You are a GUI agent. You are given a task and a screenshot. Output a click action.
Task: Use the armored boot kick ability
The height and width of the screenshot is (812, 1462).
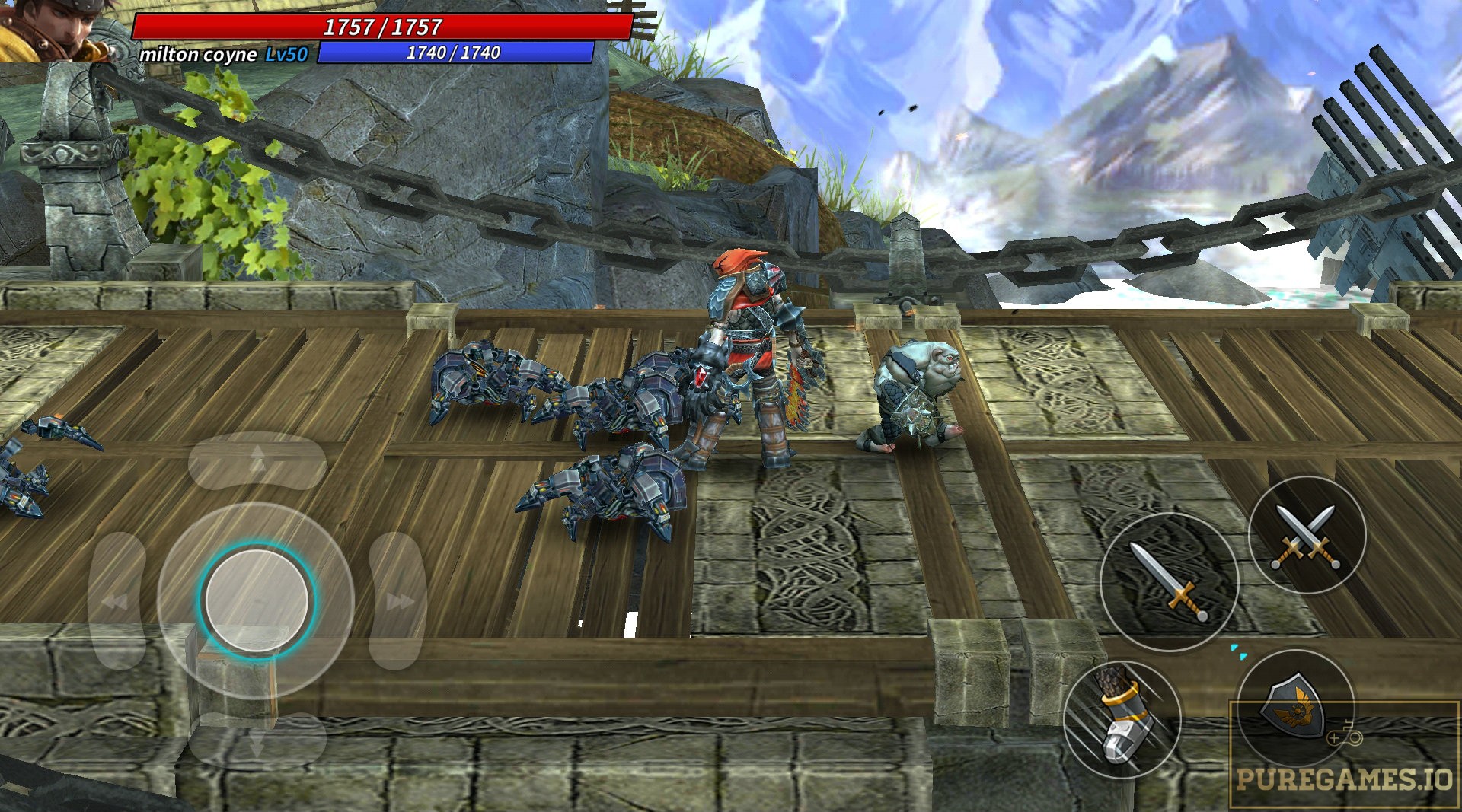point(1122,719)
